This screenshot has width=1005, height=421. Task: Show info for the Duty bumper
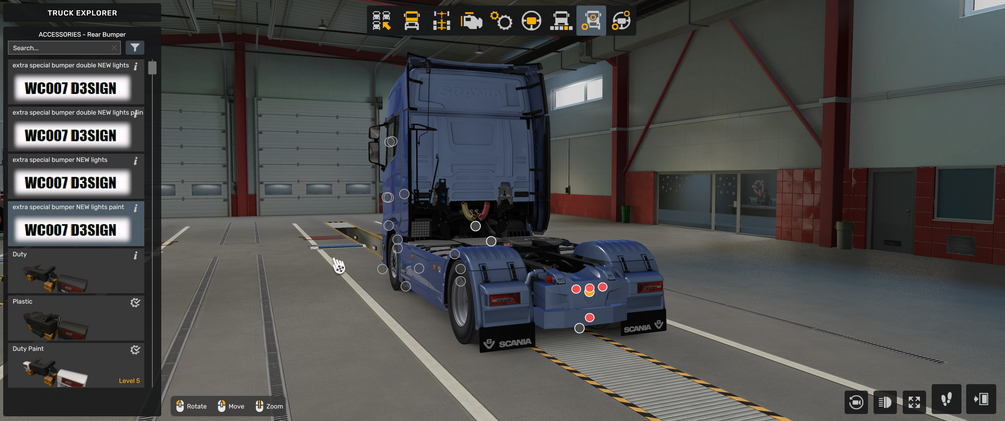click(136, 256)
